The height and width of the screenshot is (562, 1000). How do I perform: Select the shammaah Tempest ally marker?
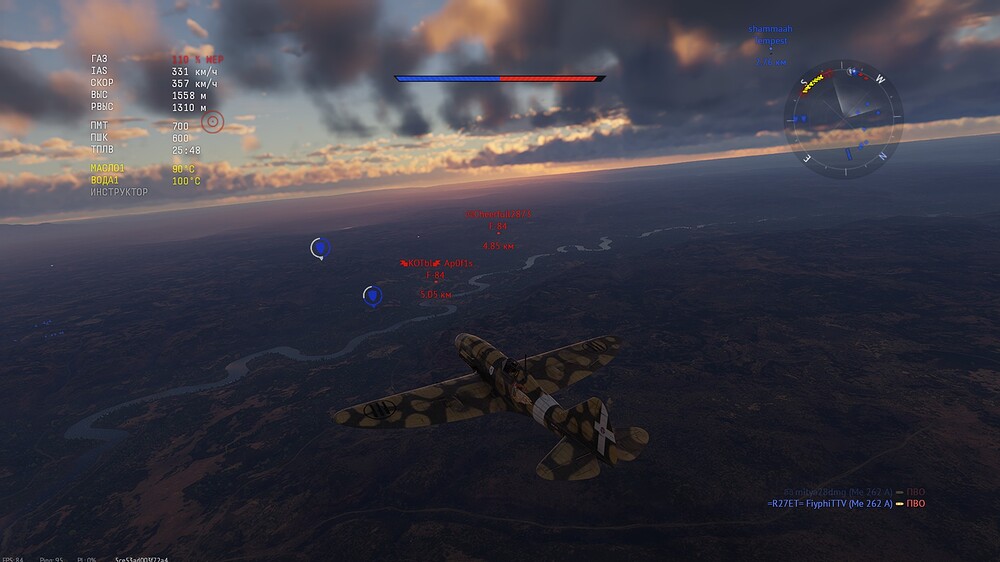pos(769,41)
